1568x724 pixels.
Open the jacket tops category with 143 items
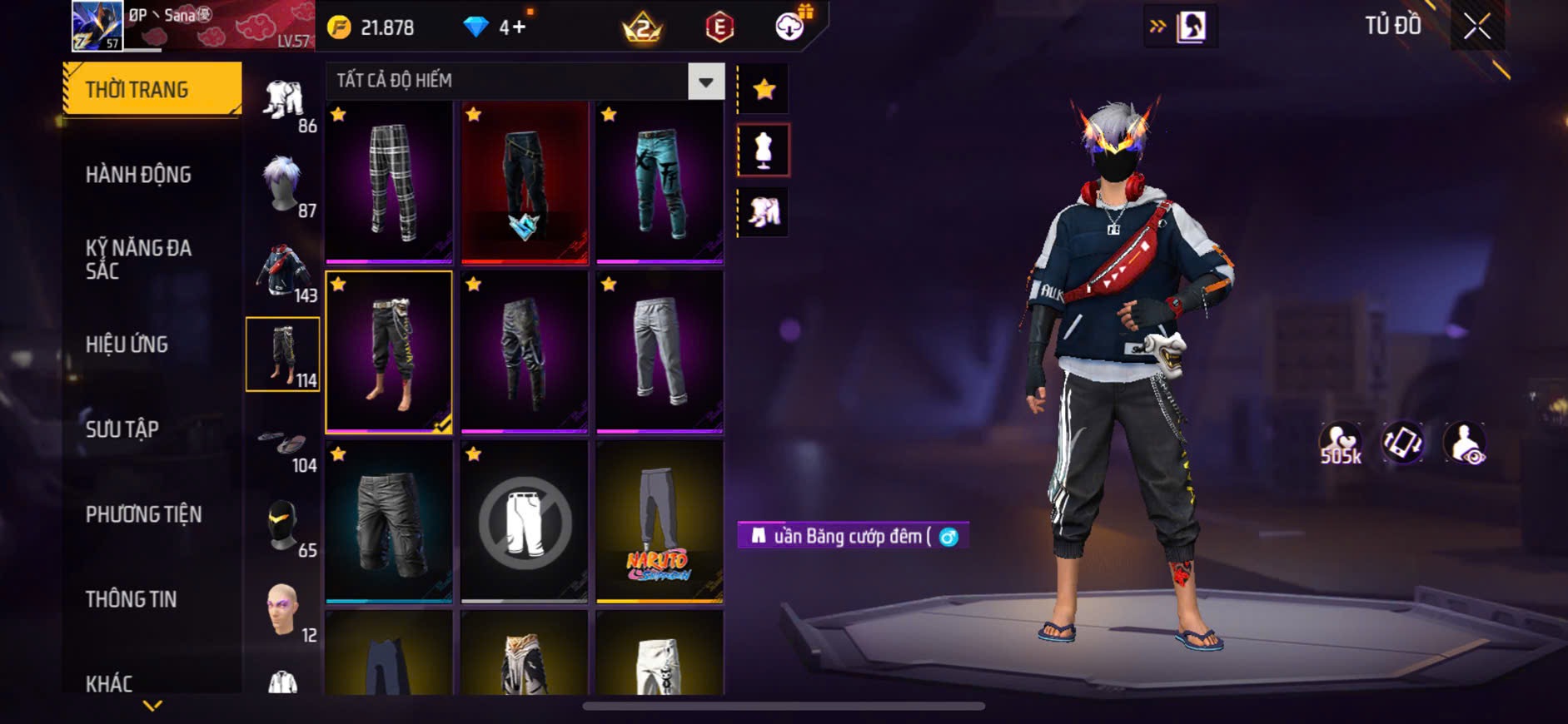(283, 271)
